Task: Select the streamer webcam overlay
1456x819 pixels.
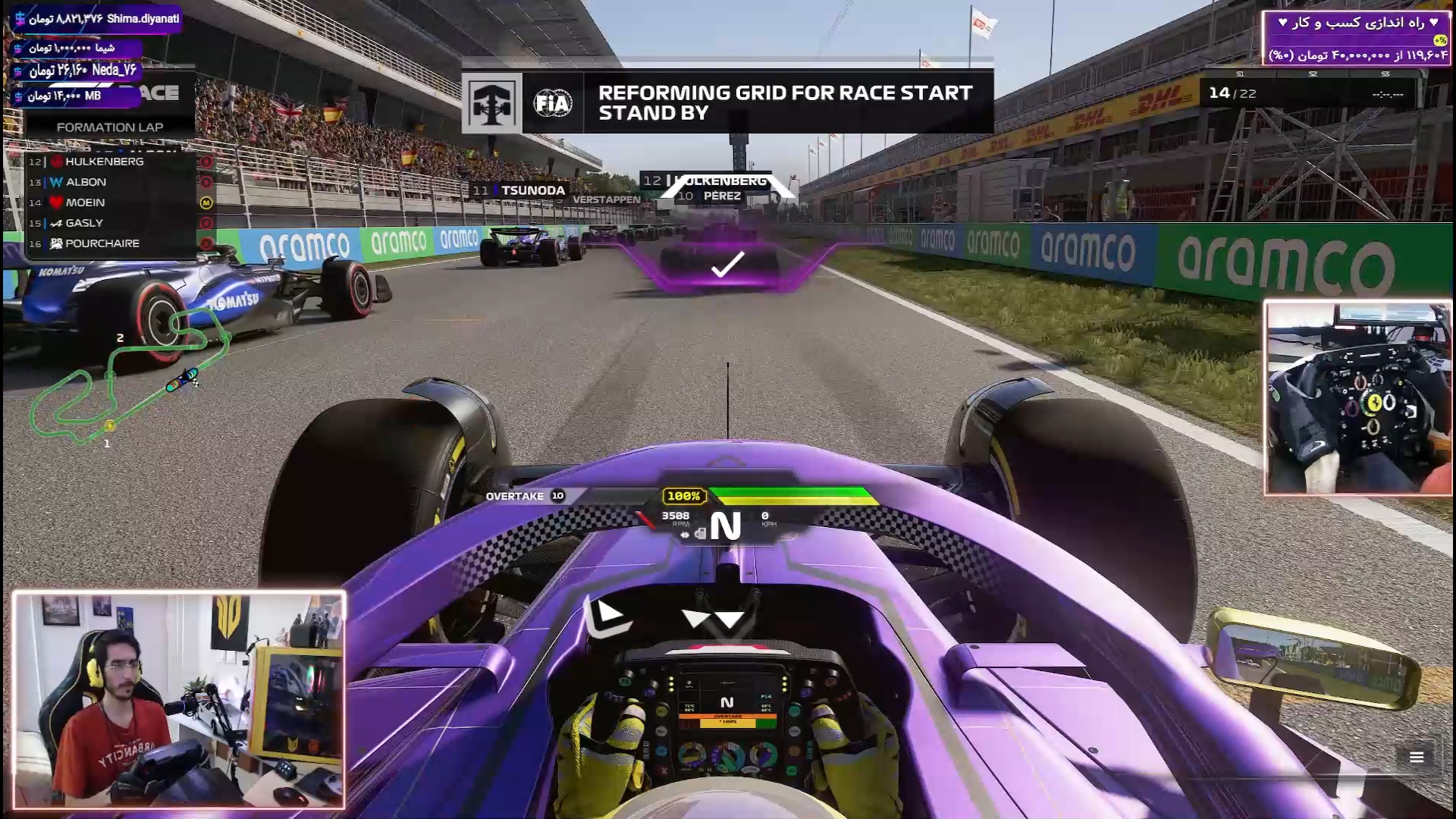Action: tap(179, 700)
